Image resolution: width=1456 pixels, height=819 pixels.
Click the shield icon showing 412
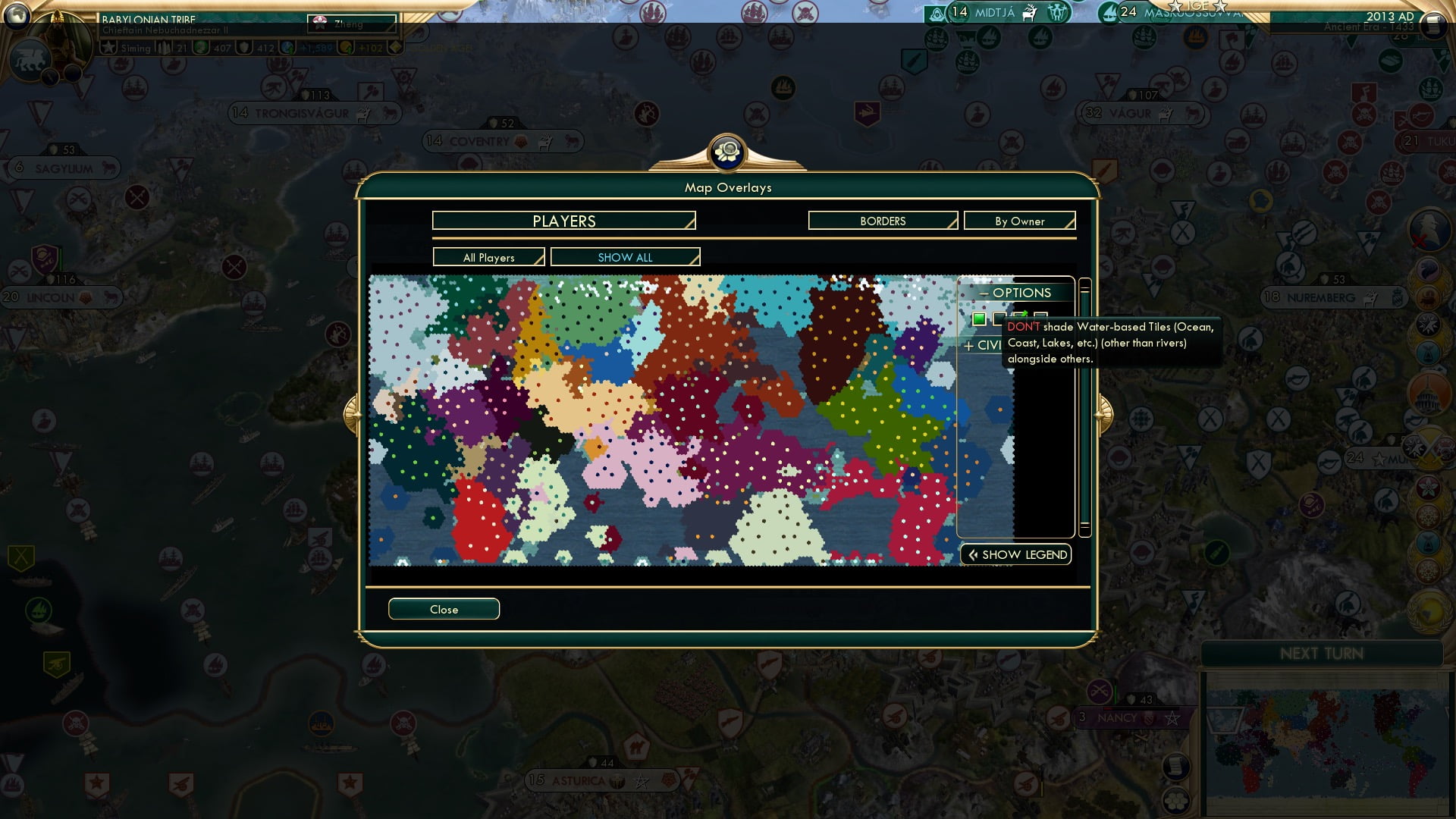pos(243,47)
